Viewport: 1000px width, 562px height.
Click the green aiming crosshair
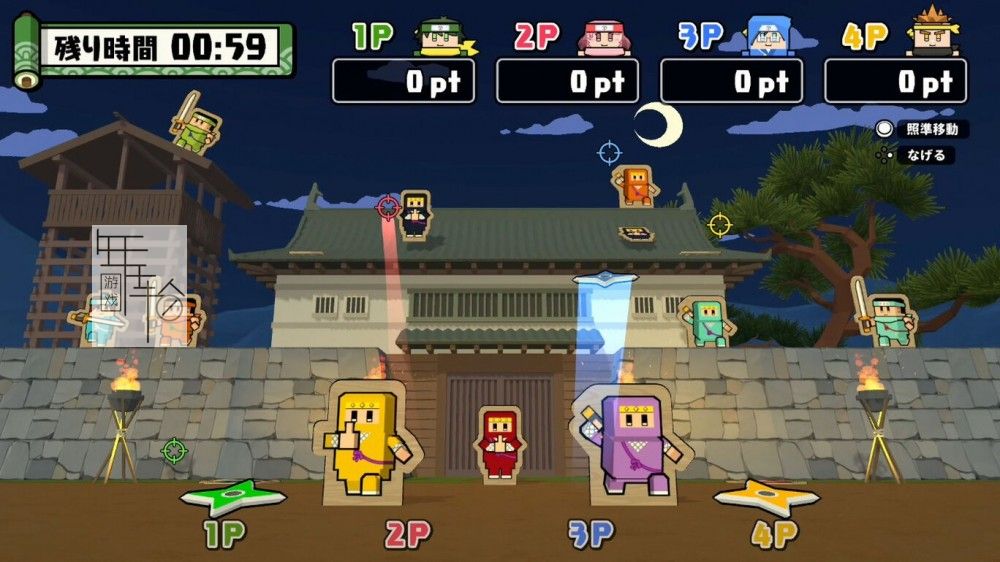(x=175, y=451)
